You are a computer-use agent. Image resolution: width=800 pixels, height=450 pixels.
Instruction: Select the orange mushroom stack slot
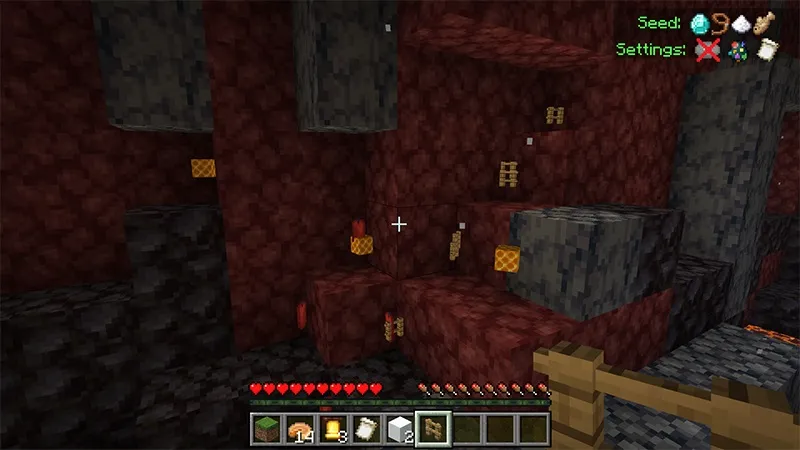[x=299, y=429]
